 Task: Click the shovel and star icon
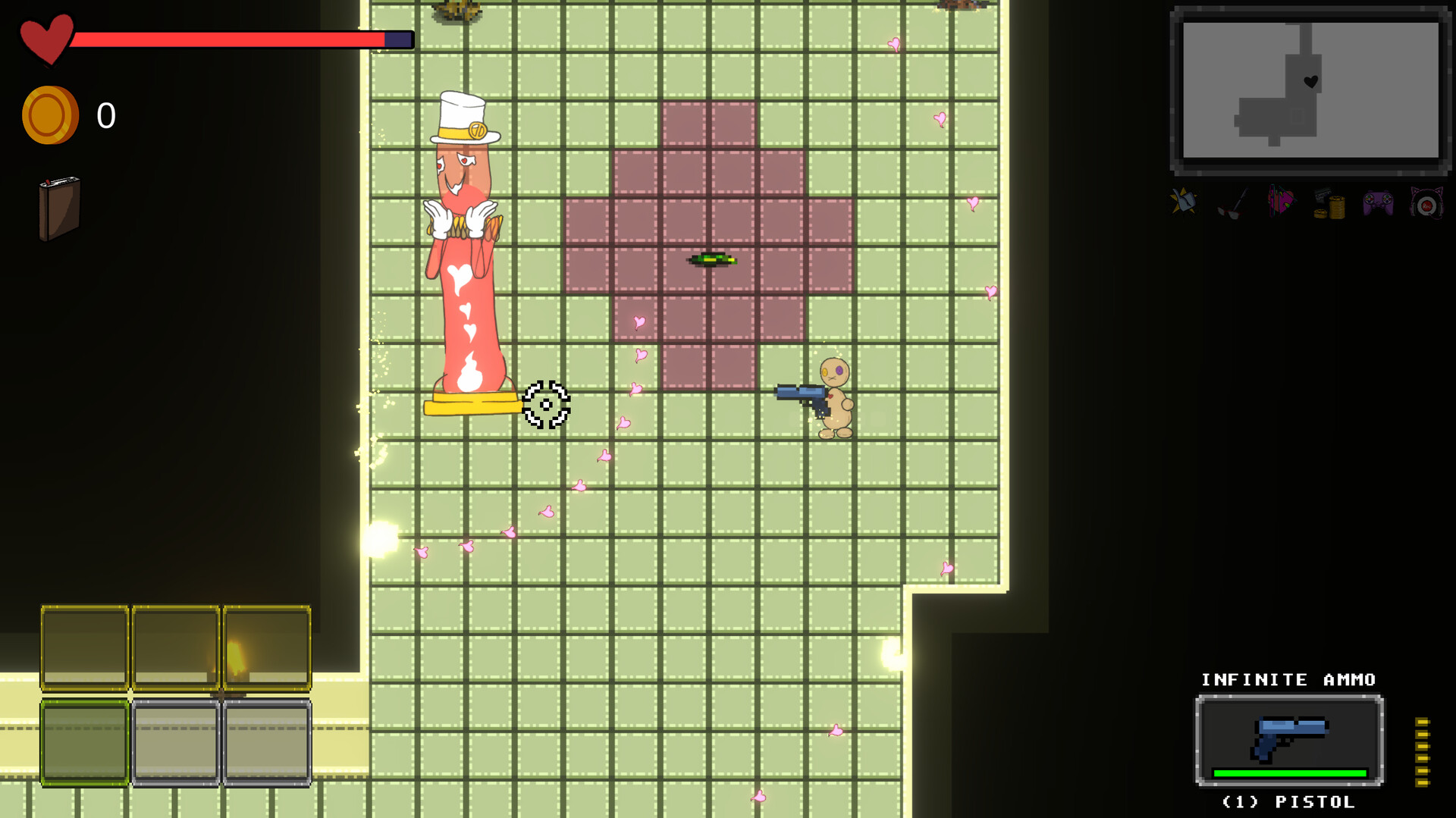coord(1184,202)
